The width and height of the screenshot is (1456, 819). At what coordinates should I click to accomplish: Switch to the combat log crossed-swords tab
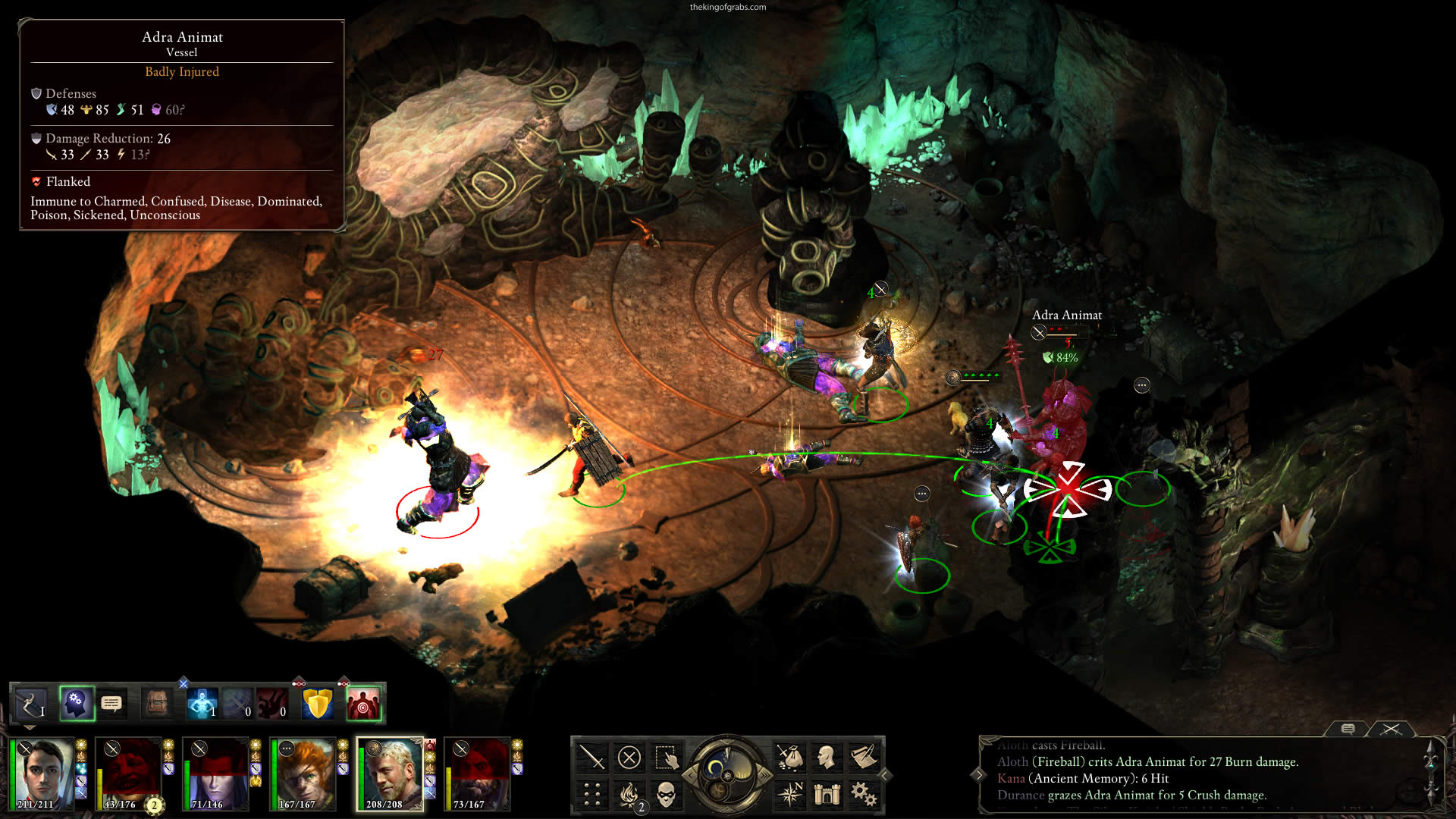(x=1391, y=729)
